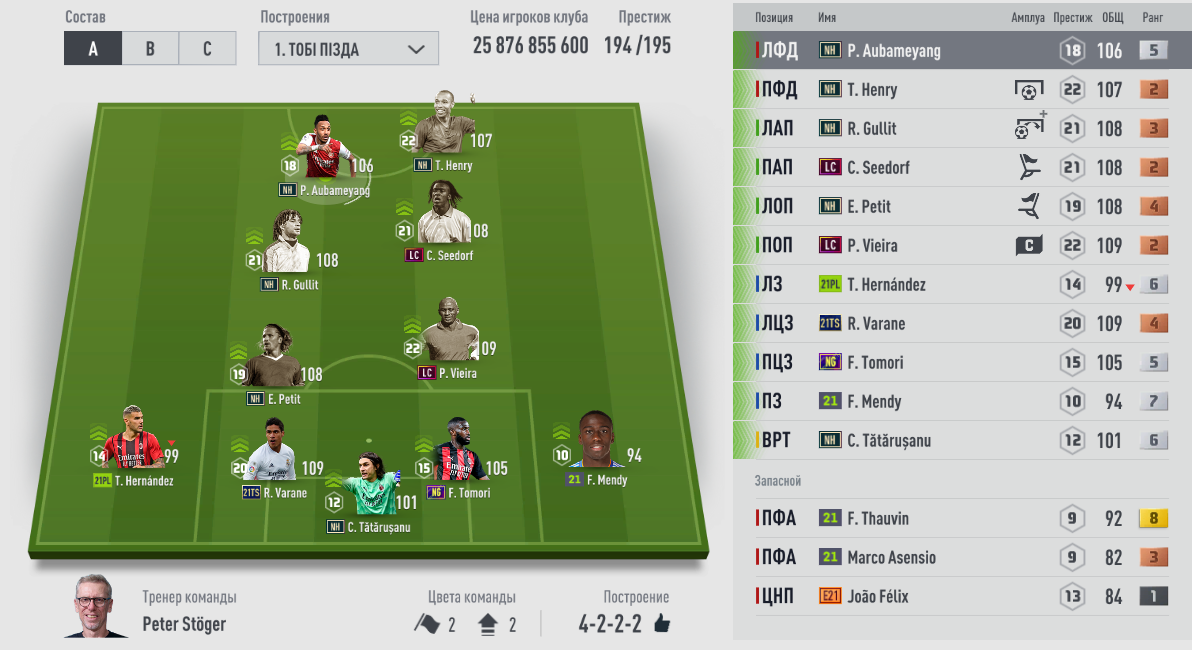Switch to squad tab C
The image size is (1192, 650).
click(207, 48)
